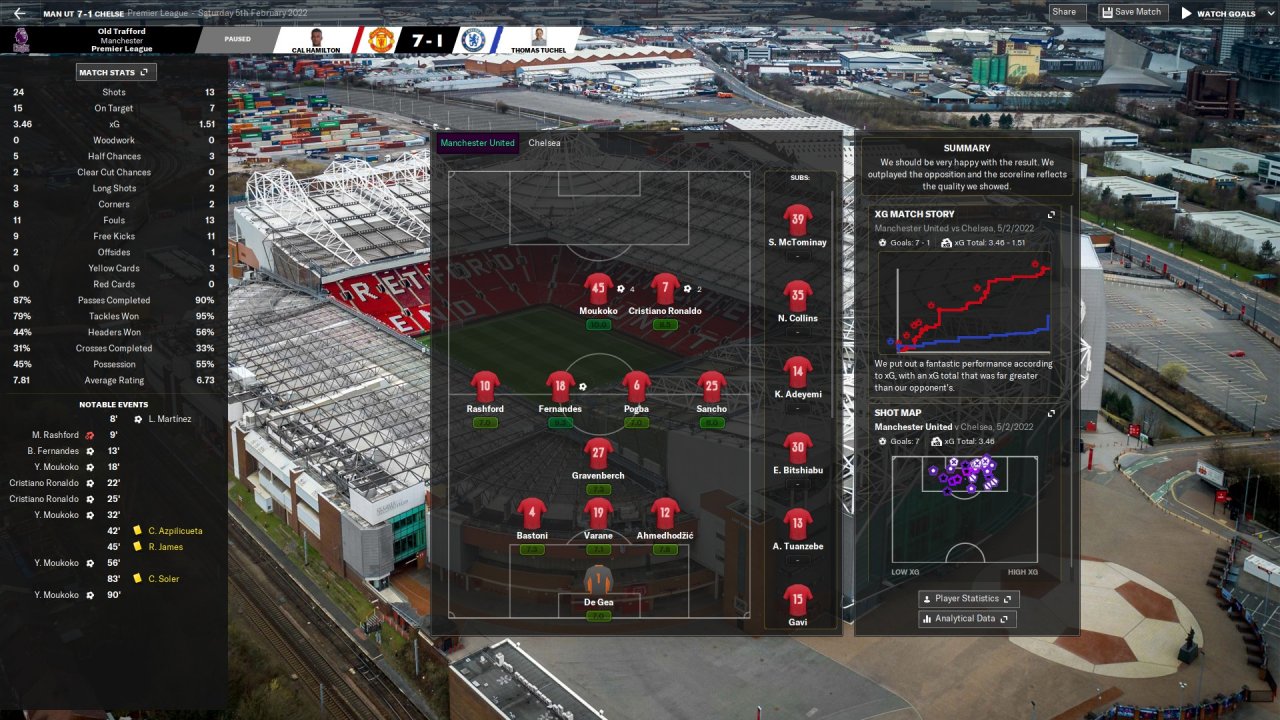
Task: Open Player Statistics
Action: coord(968,598)
